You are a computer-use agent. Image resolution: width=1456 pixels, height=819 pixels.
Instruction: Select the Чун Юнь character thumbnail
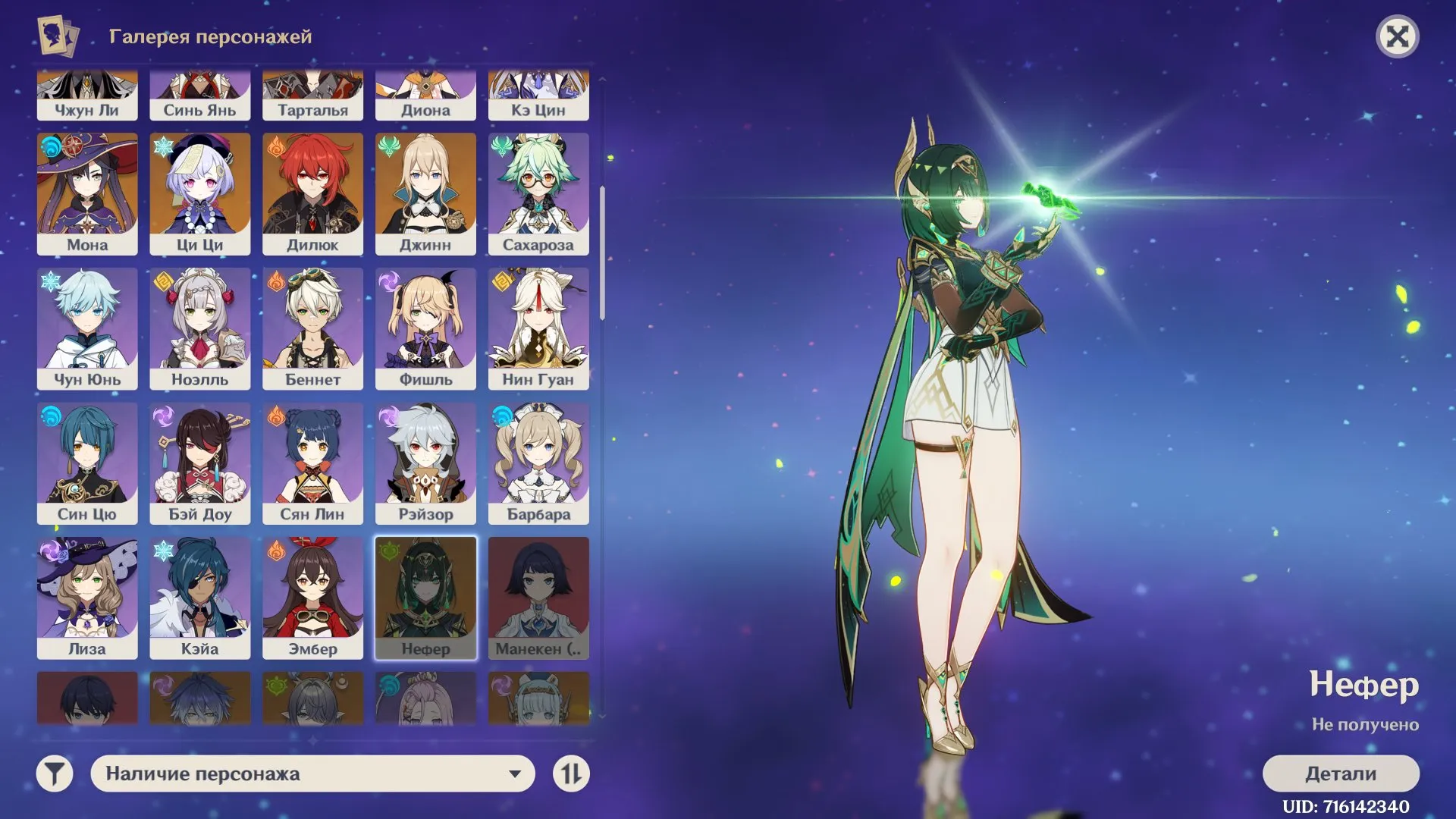86,328
